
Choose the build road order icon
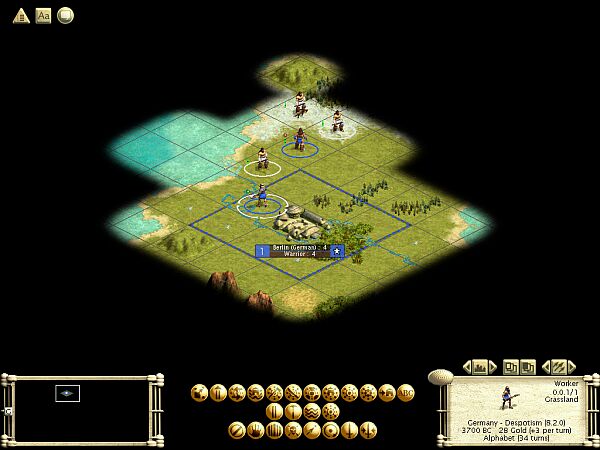[x=274, y=411]
